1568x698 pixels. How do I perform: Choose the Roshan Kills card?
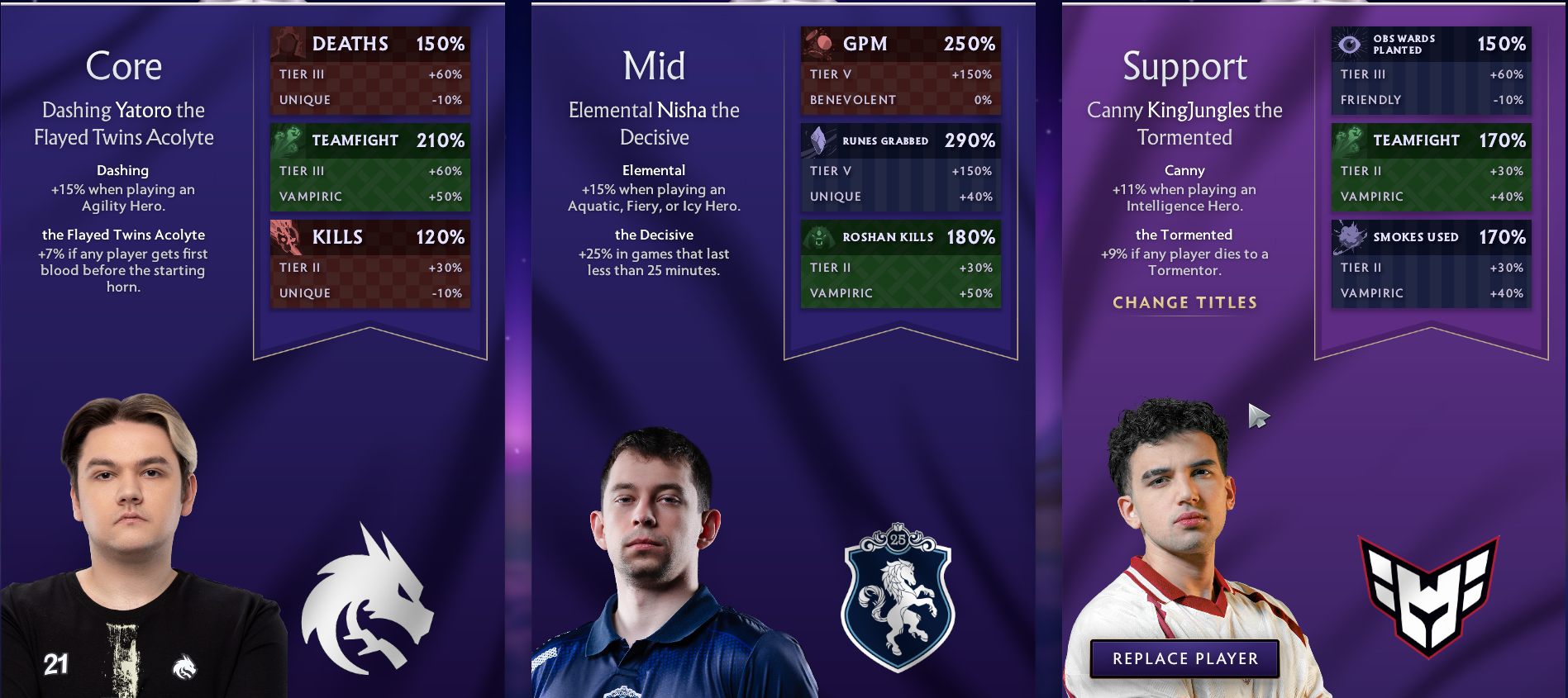pos(901,264)
